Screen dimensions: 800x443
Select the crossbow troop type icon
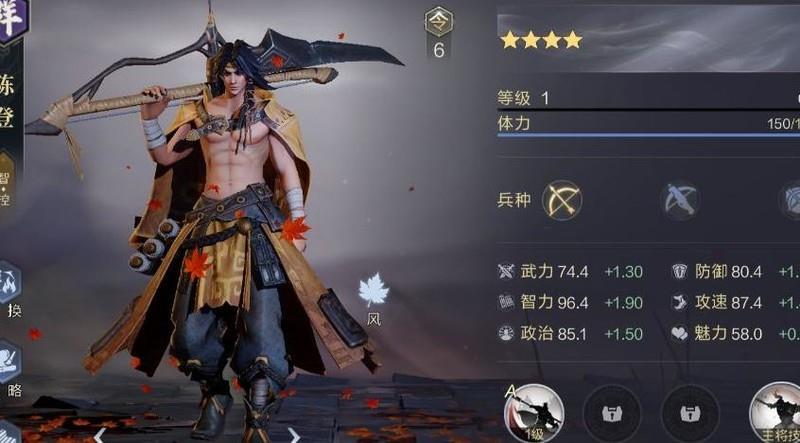tap(680, 201)
